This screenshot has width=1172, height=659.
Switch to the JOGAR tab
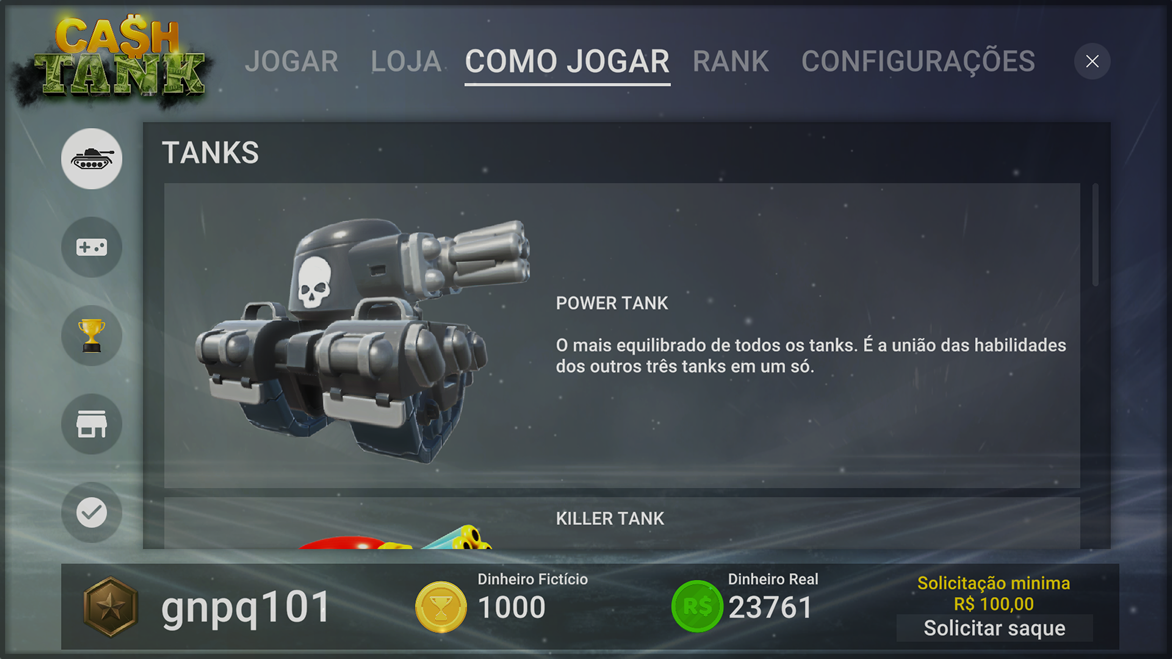tap(291, 62)
